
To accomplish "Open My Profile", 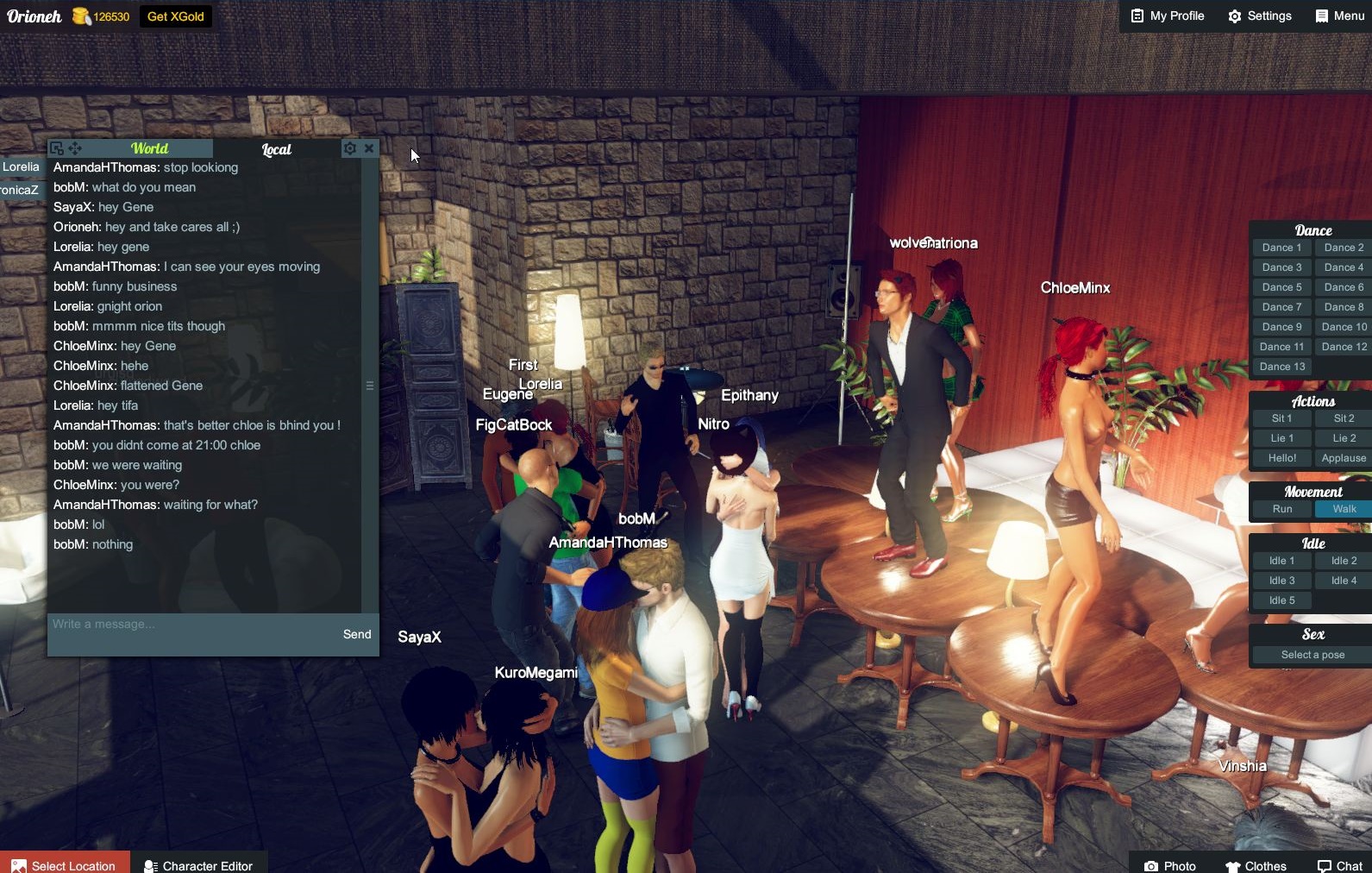I will coord(1167,16).
